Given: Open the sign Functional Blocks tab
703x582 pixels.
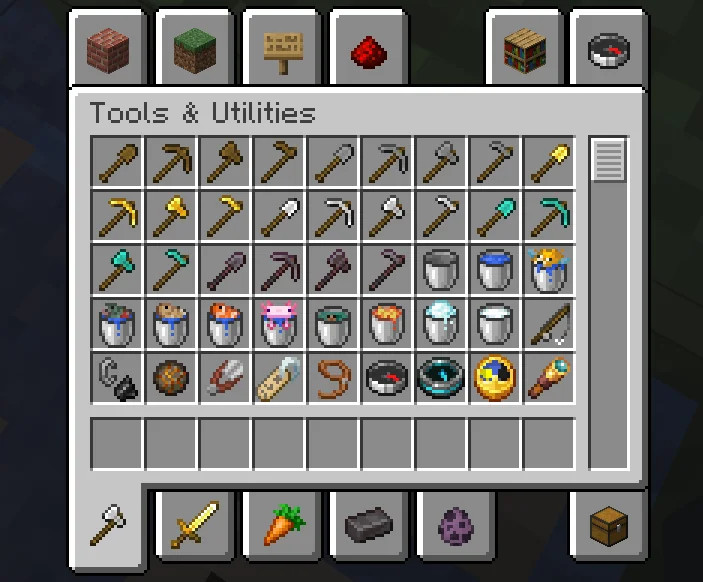Looking at the screenshot, I should click(x=282, y=49).
